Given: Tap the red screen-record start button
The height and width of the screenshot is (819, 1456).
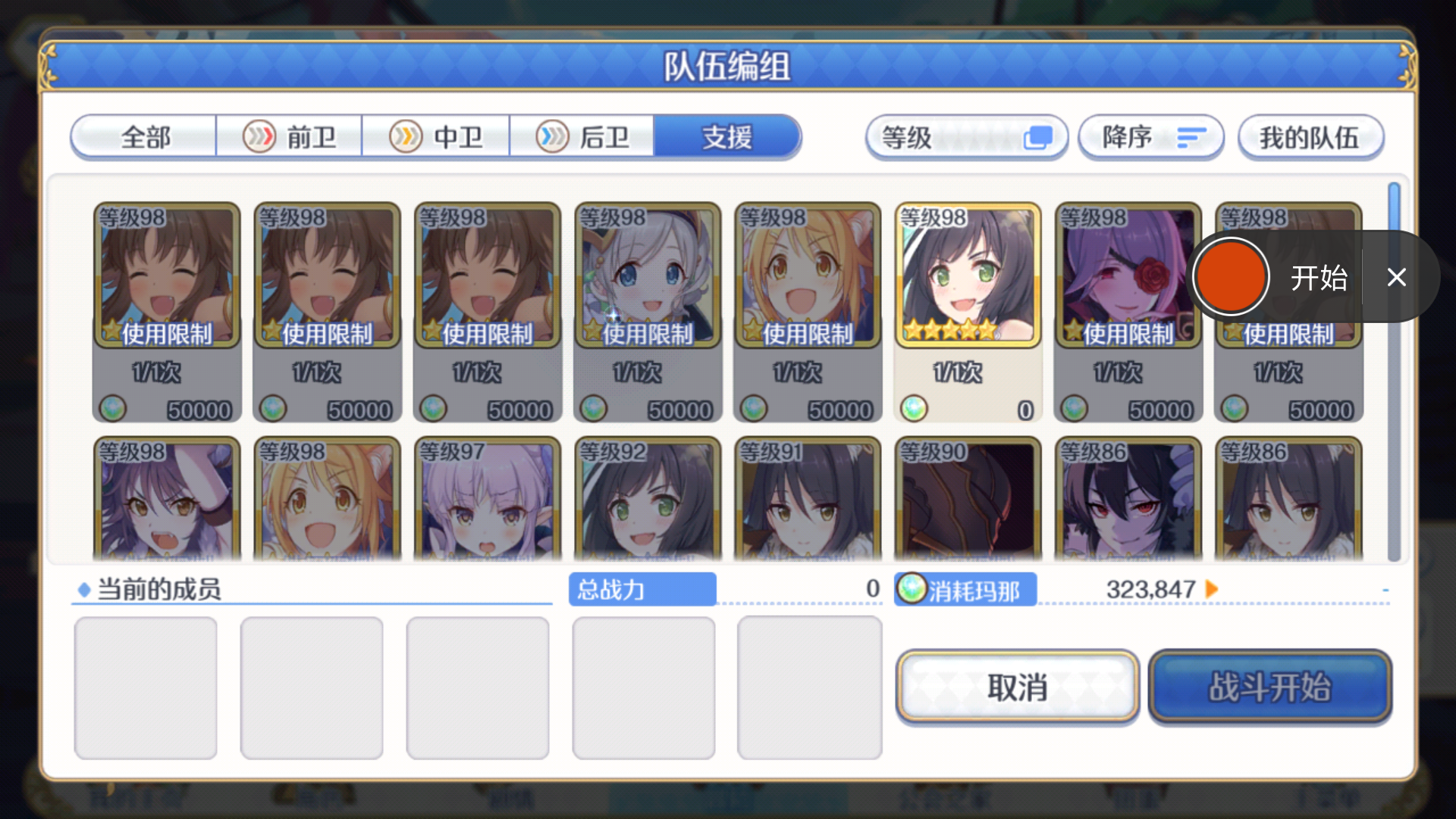Looking at the screenshot, I should click(1232, 278).
